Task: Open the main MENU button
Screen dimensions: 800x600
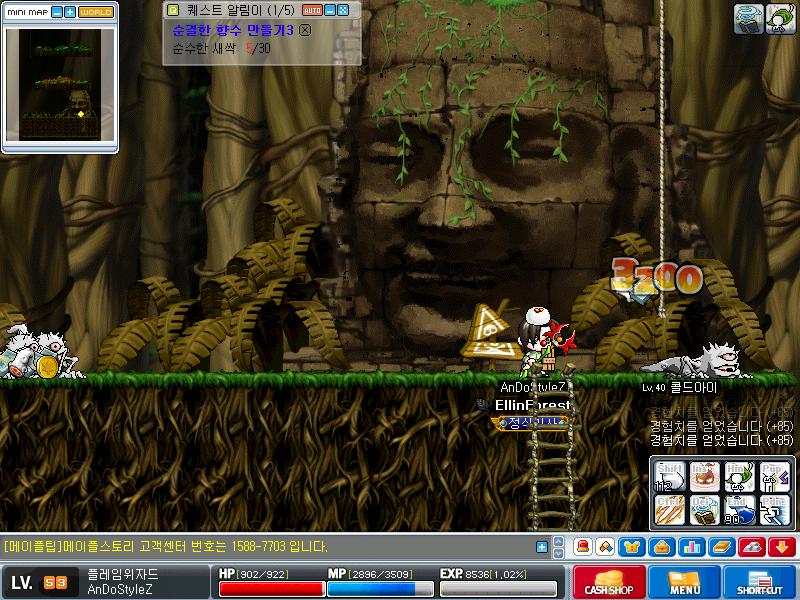Action: click(x=684, y=582)
